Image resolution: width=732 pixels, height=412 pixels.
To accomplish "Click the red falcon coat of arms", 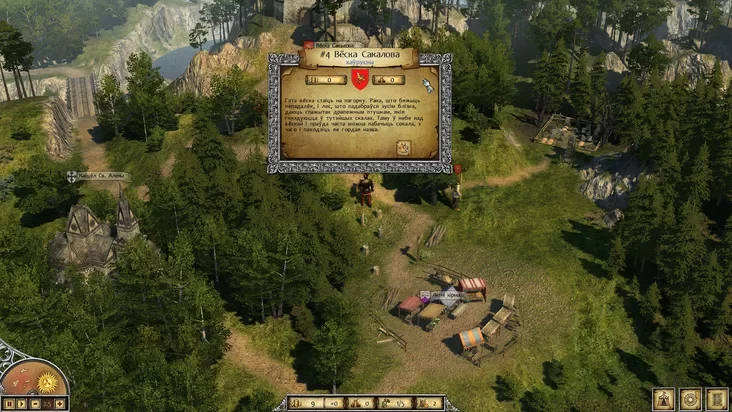I will (360, 79).
